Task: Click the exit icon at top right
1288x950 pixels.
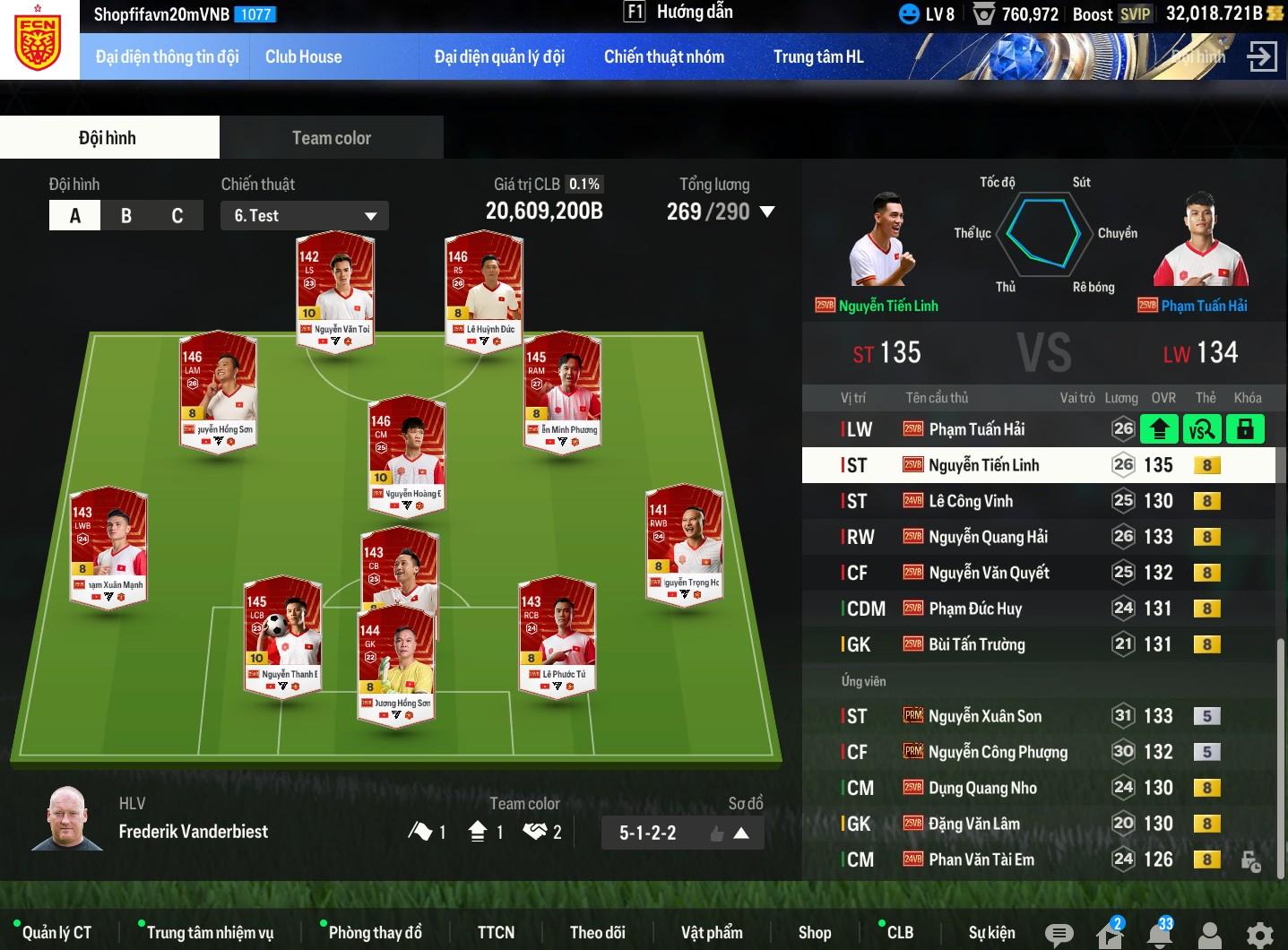Action: 1261,56
